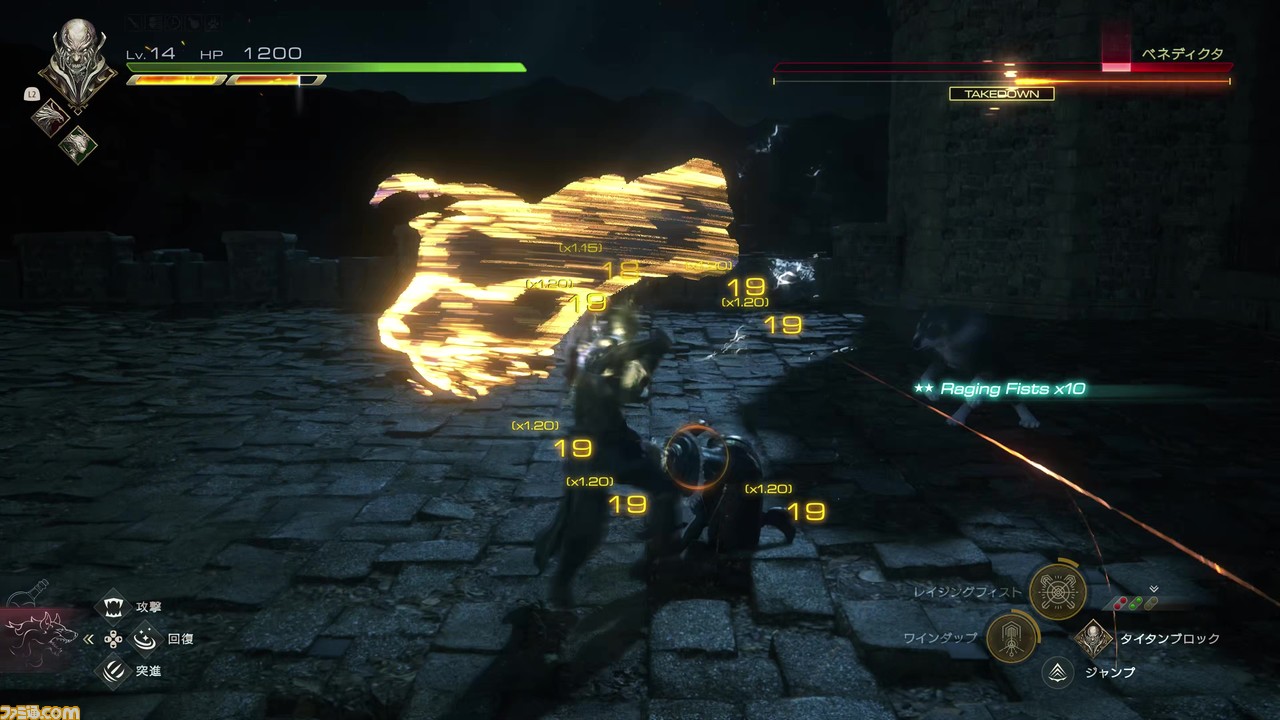Screen dimensions: 1280x720
Task: Activate Torgal's 攻撃 fang attack command
Action: click(x=115, y=607)
